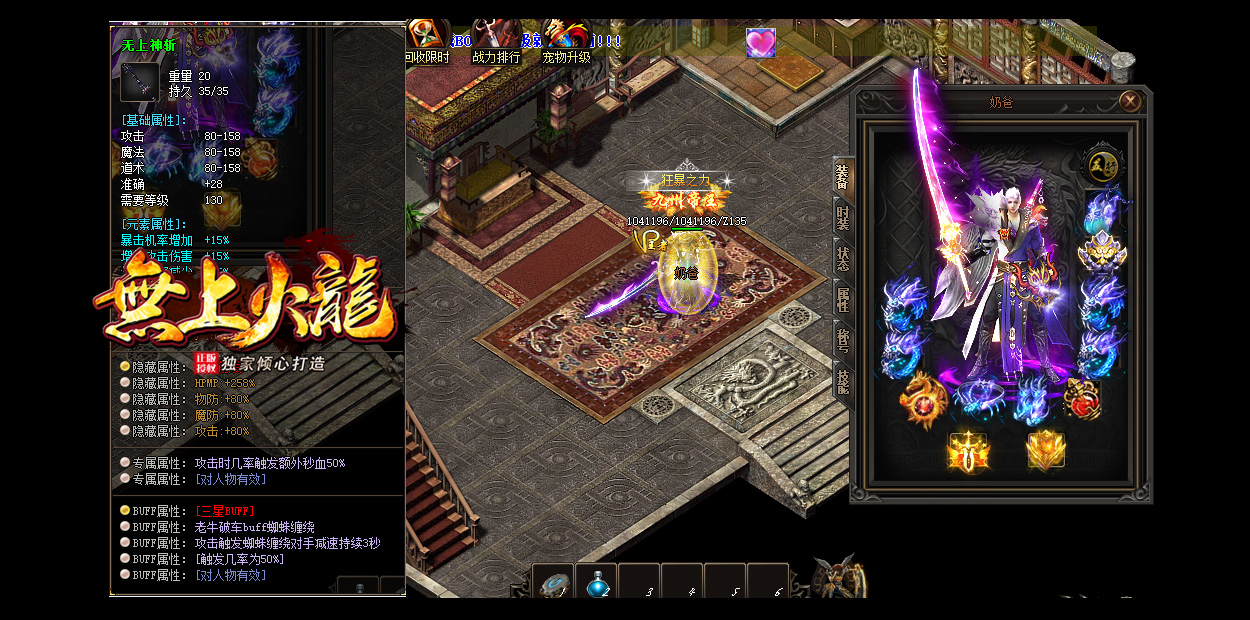Close the 奶爸 character panel

1130,101
